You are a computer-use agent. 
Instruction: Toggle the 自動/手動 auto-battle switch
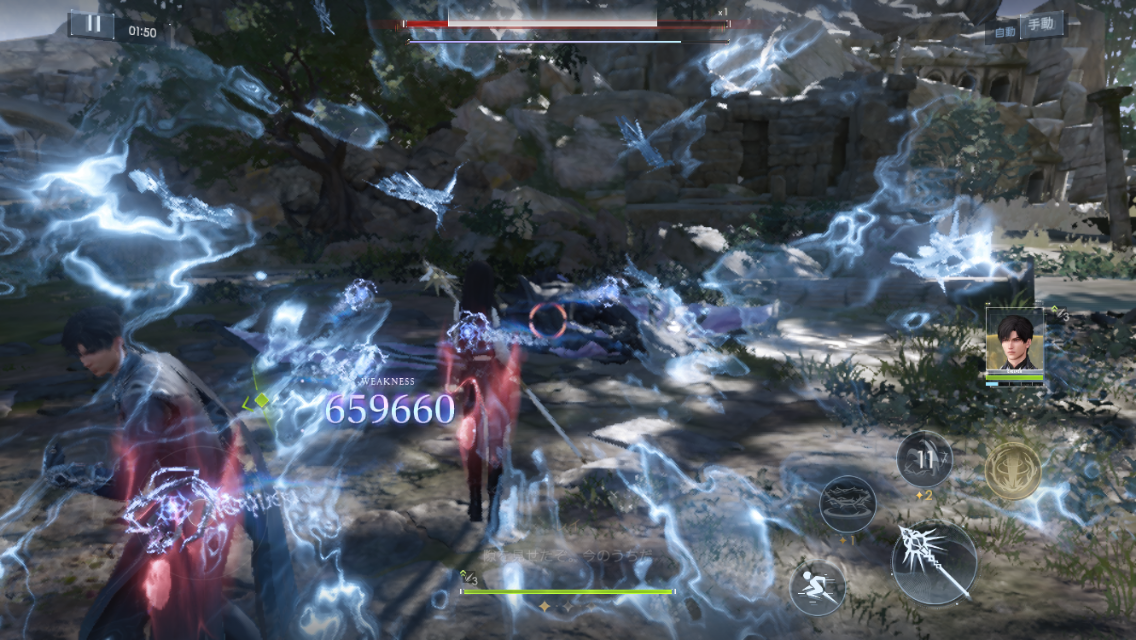click(1027, 28)
